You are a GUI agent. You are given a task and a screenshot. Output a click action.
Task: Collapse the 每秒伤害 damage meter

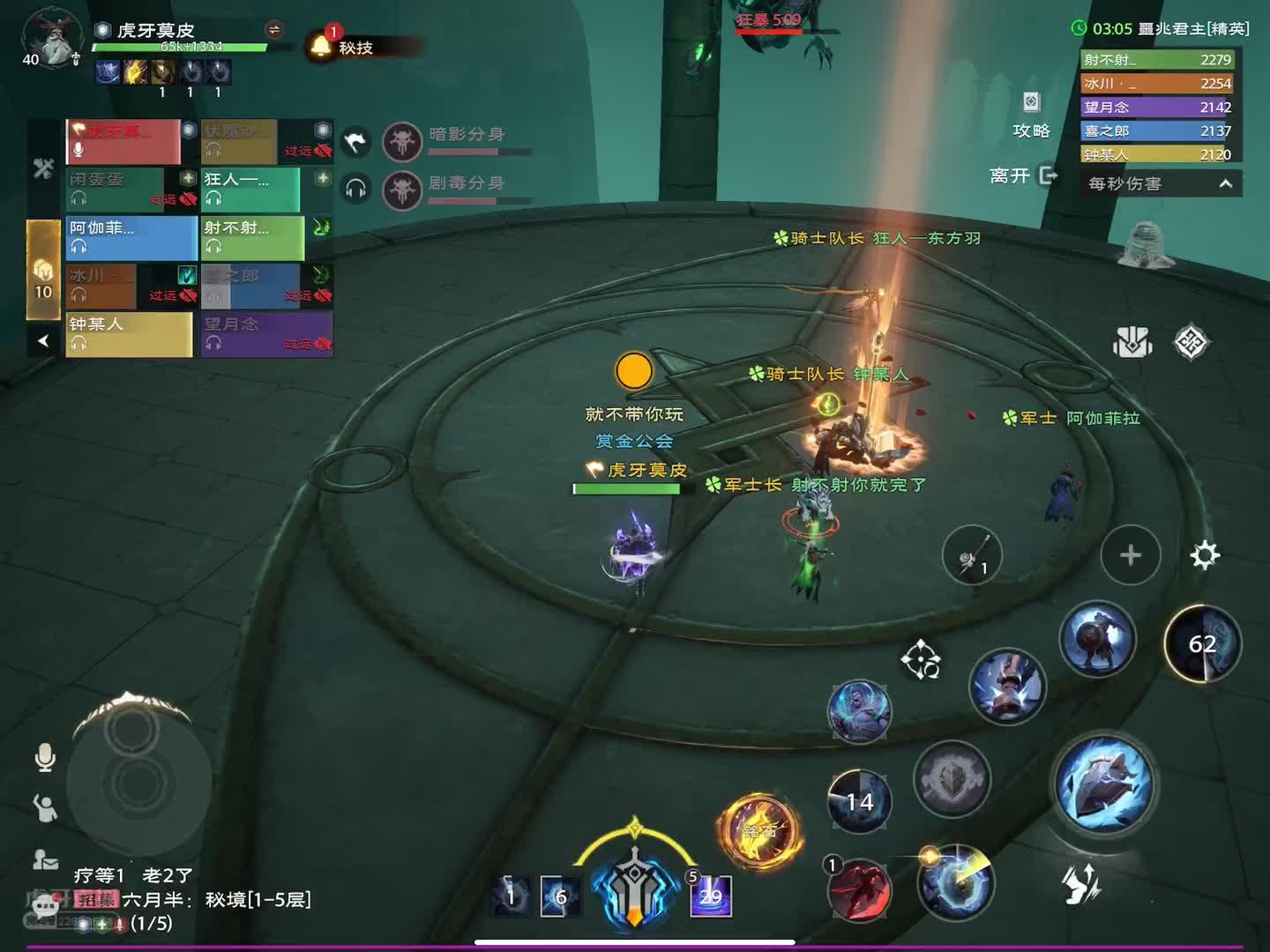[1225, 183]
